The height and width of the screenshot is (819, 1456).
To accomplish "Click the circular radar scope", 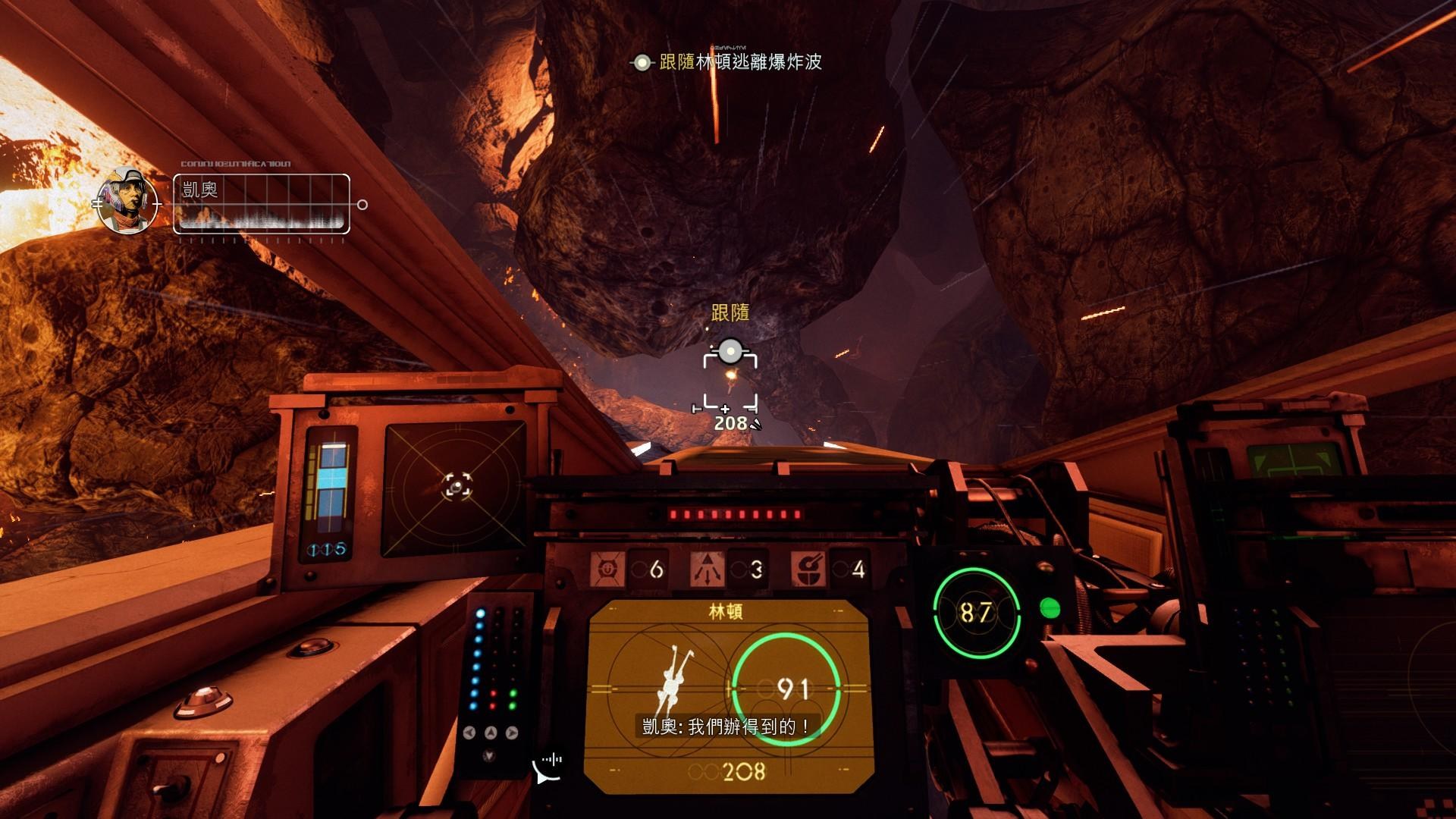I will [456, 485].
